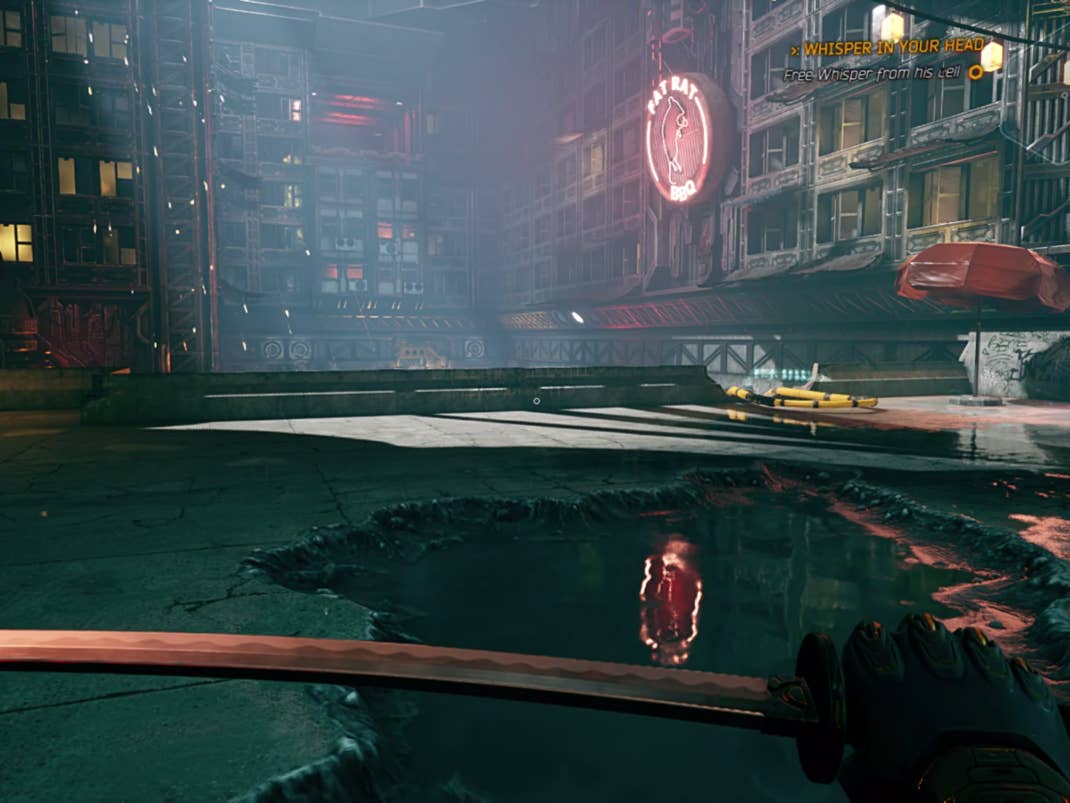This screenshot has height=803, width=1070.
Task: Click the Free Whisper from his cell objective
Action: coord(870,73)
